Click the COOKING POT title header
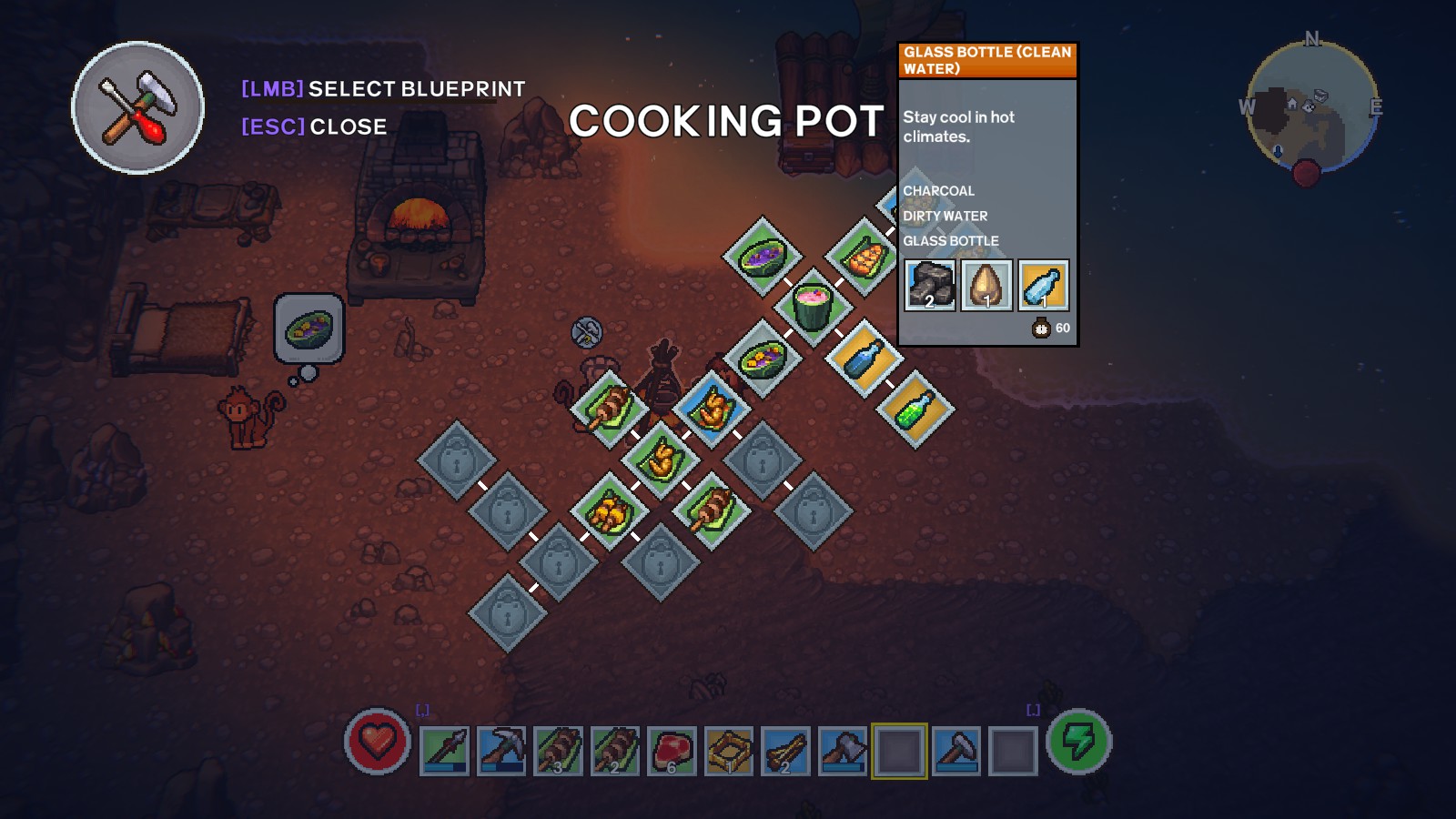 pos(728,118)
